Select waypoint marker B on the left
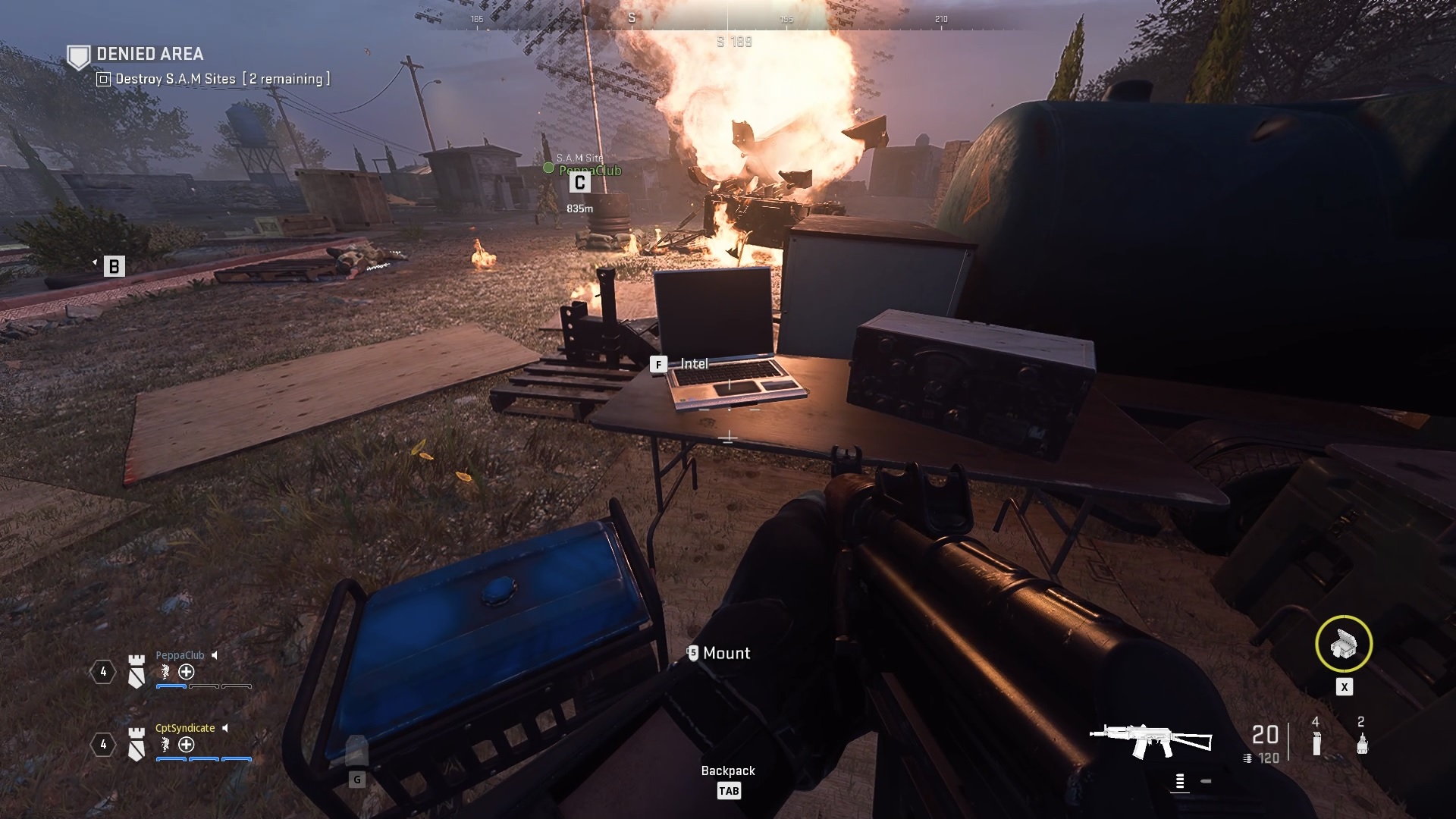The width and height of the screenshot is (1456, 819). [115, 267]
